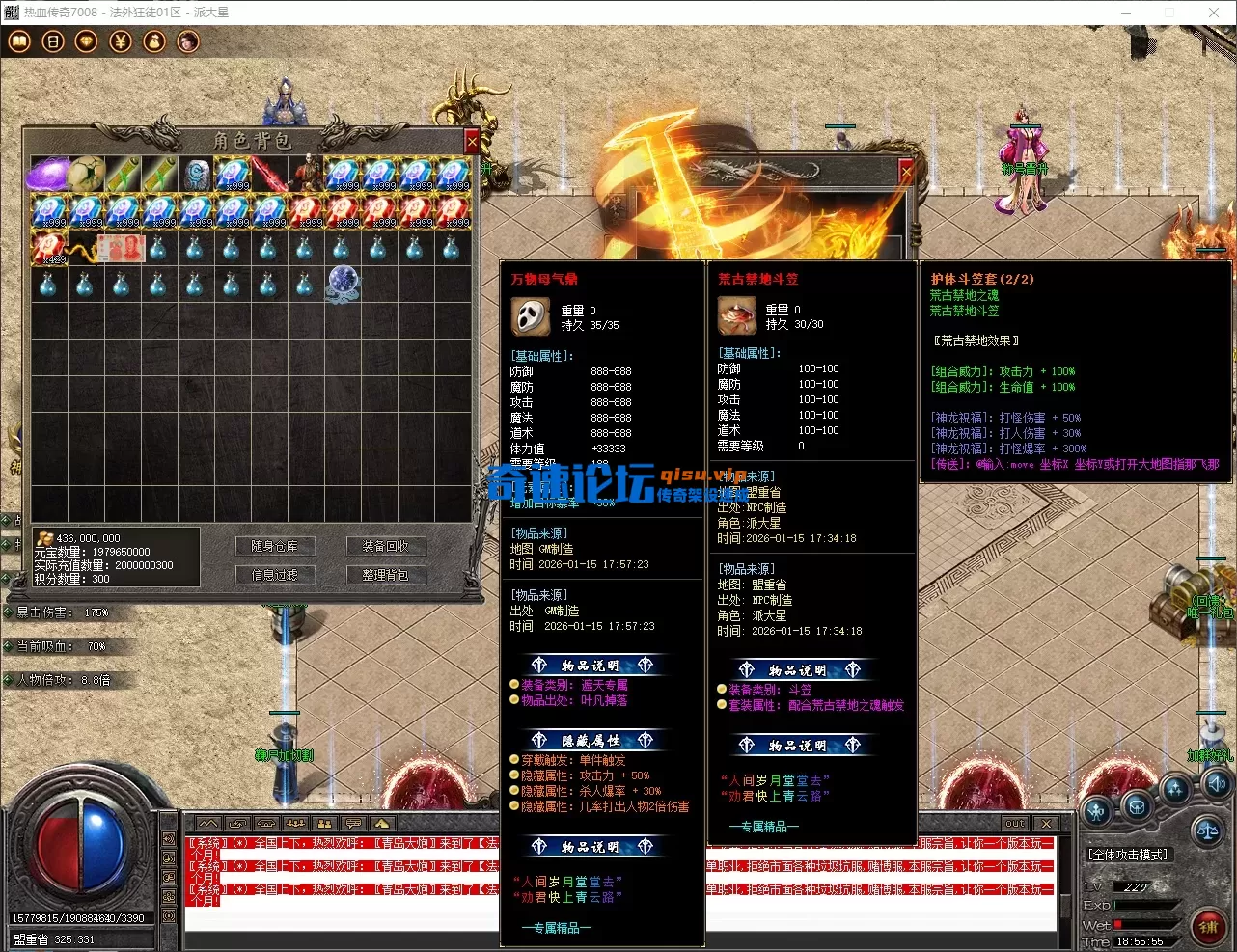This screenshot has height=952, width=1237.
Task: Close the game window from the title bar
Action: point(1214,13)
